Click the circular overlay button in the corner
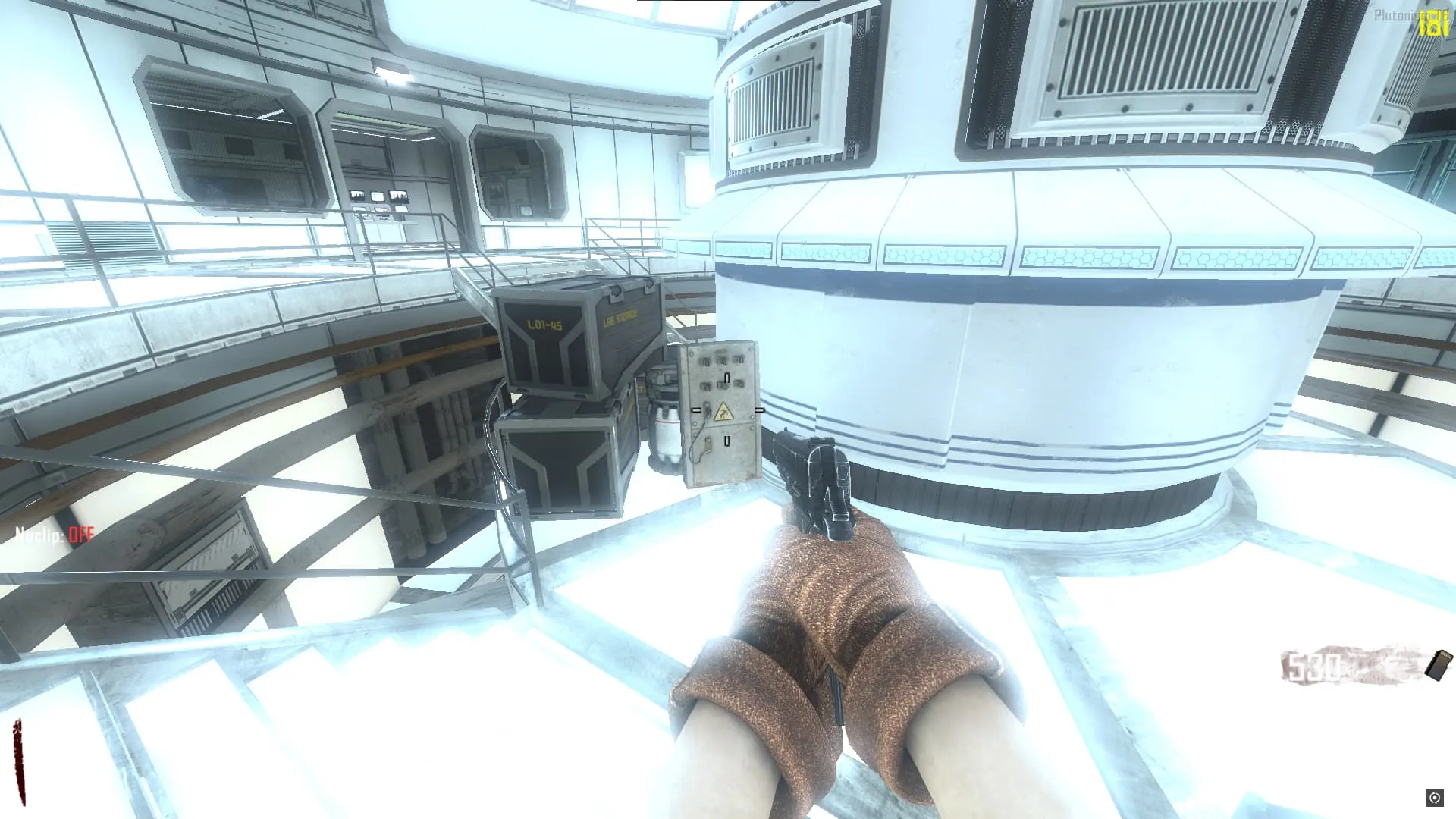 click(1434, 798)
